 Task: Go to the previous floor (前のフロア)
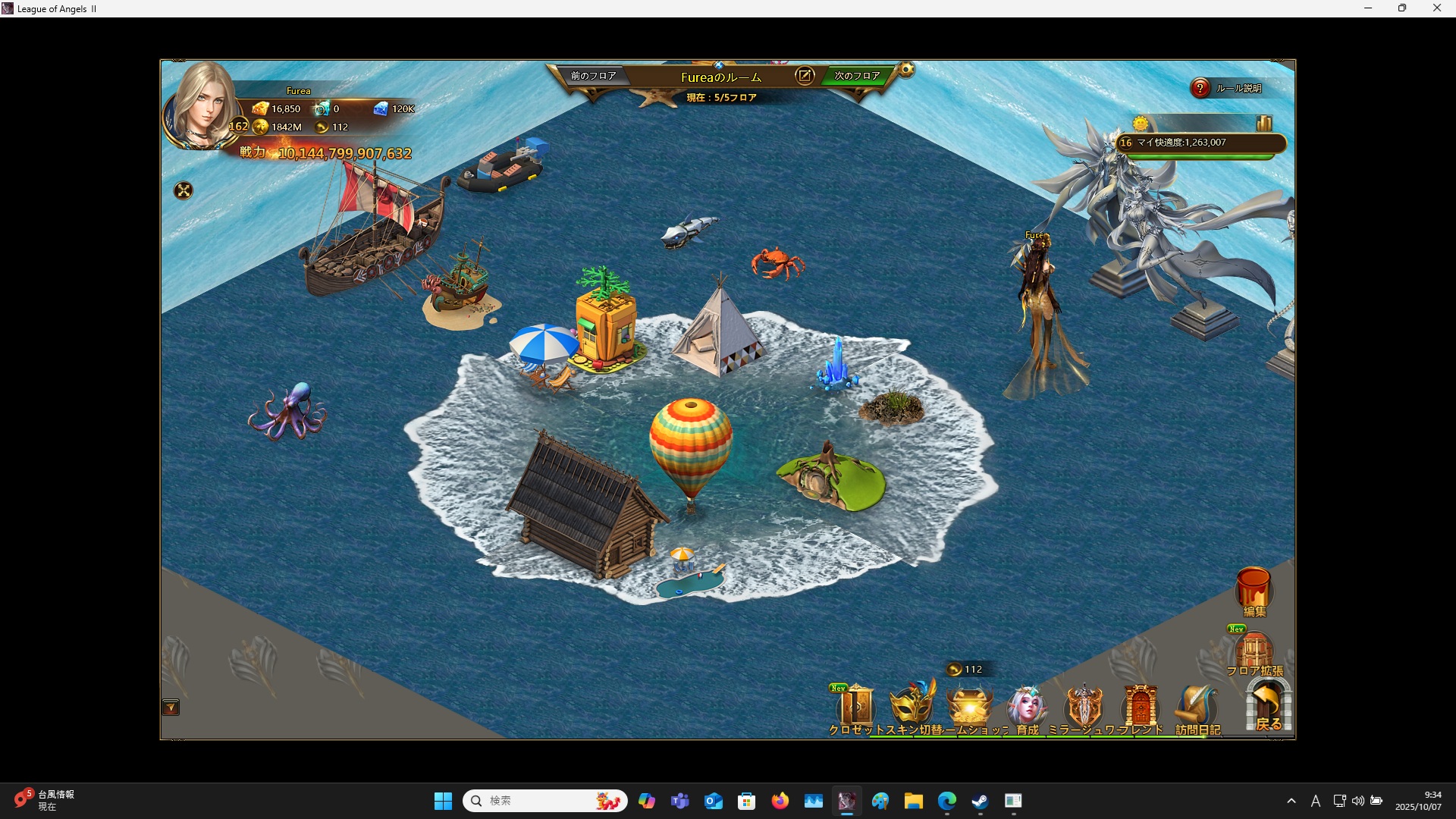(x=593, y=76)
